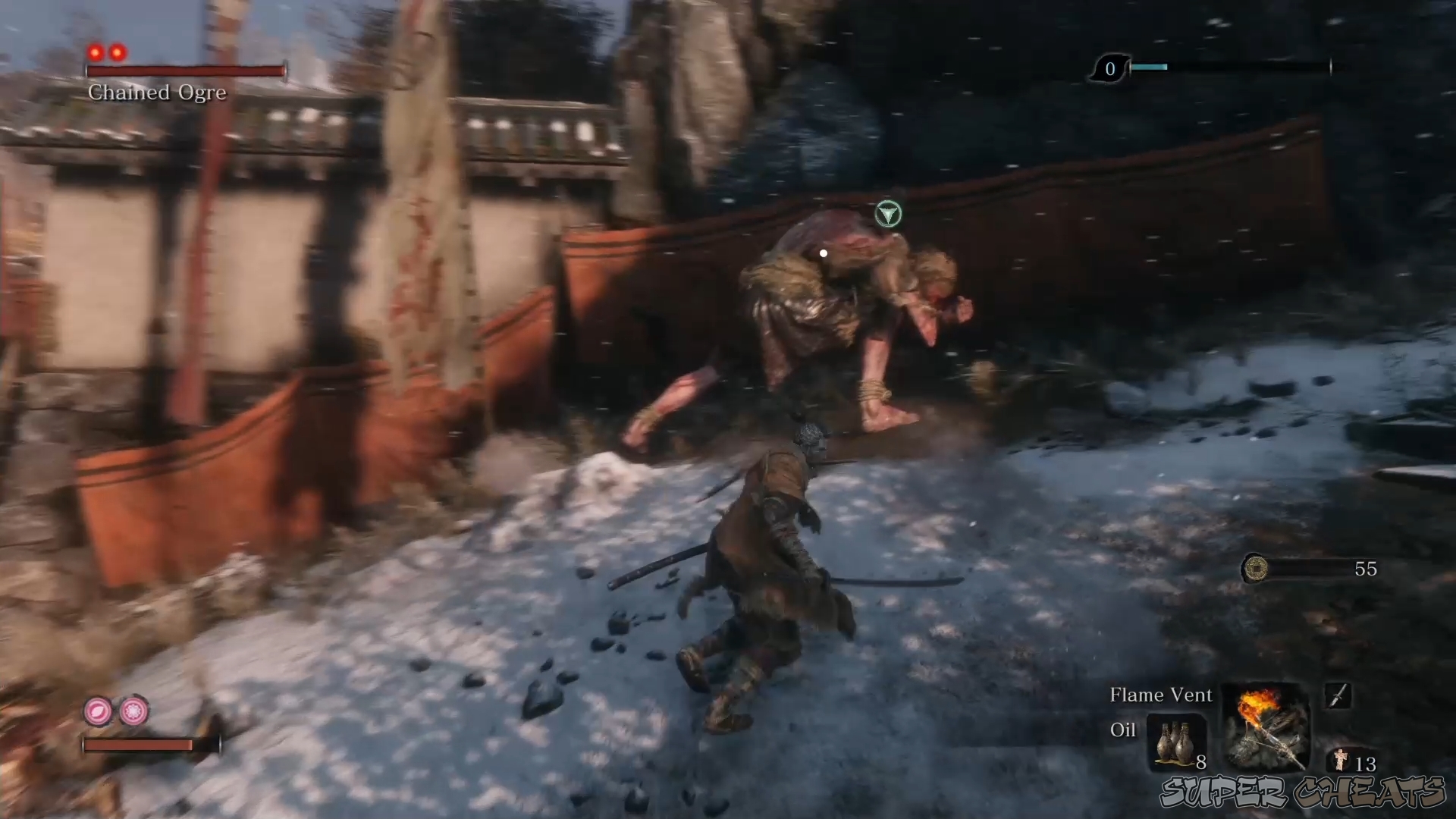This screenshot has height=819, width=1456.
Task: Click the number 55 sen counter
Action: 1365,570
